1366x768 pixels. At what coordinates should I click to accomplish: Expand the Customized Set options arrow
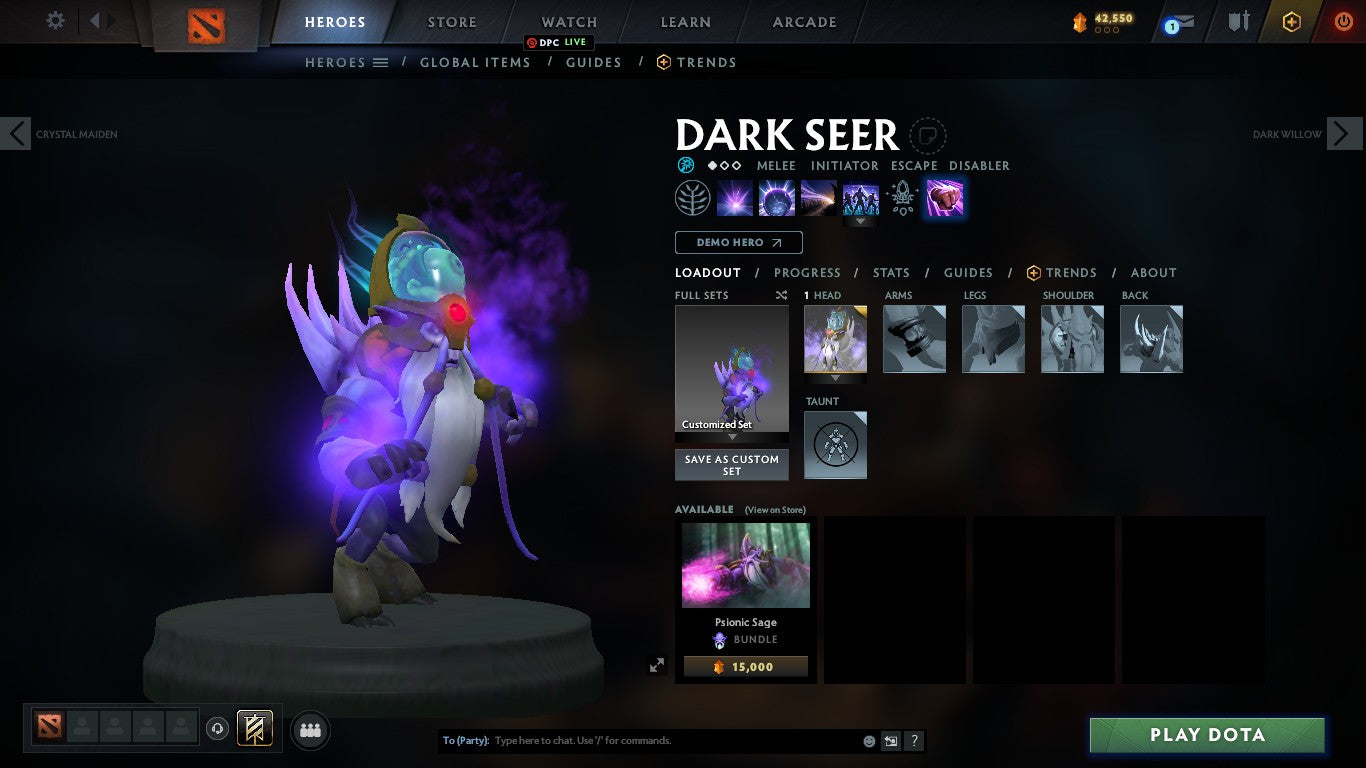pos(731,438)
